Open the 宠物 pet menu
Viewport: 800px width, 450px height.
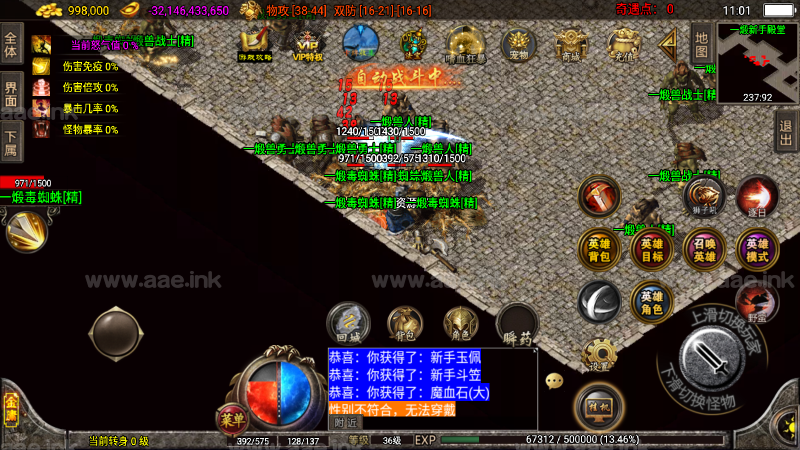coord(518,45)
